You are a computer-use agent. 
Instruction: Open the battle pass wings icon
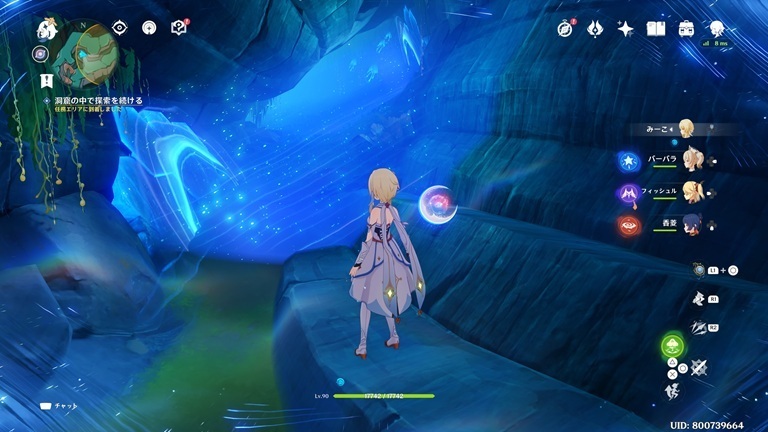595,29
